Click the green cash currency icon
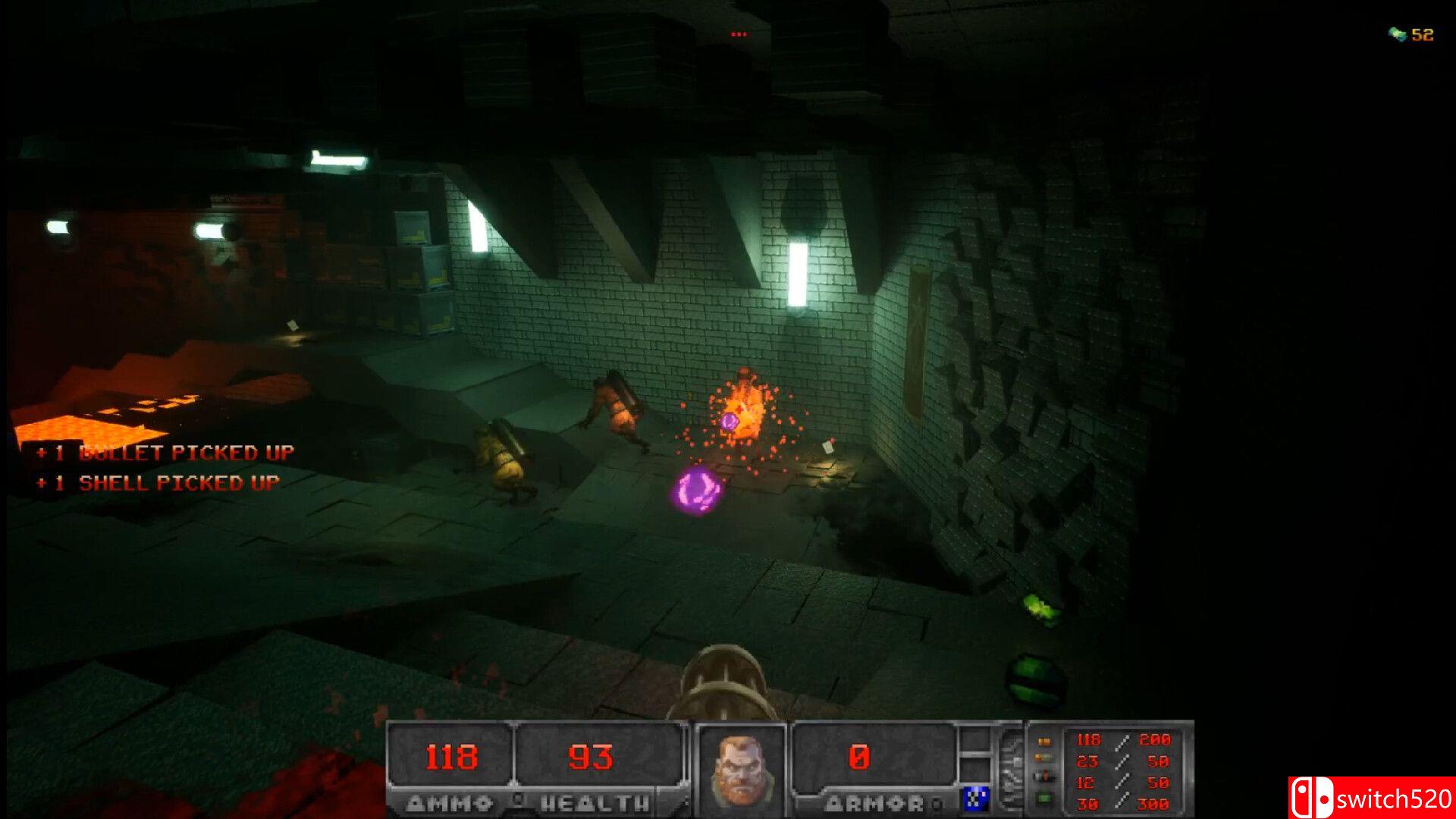 [1397, 34]
